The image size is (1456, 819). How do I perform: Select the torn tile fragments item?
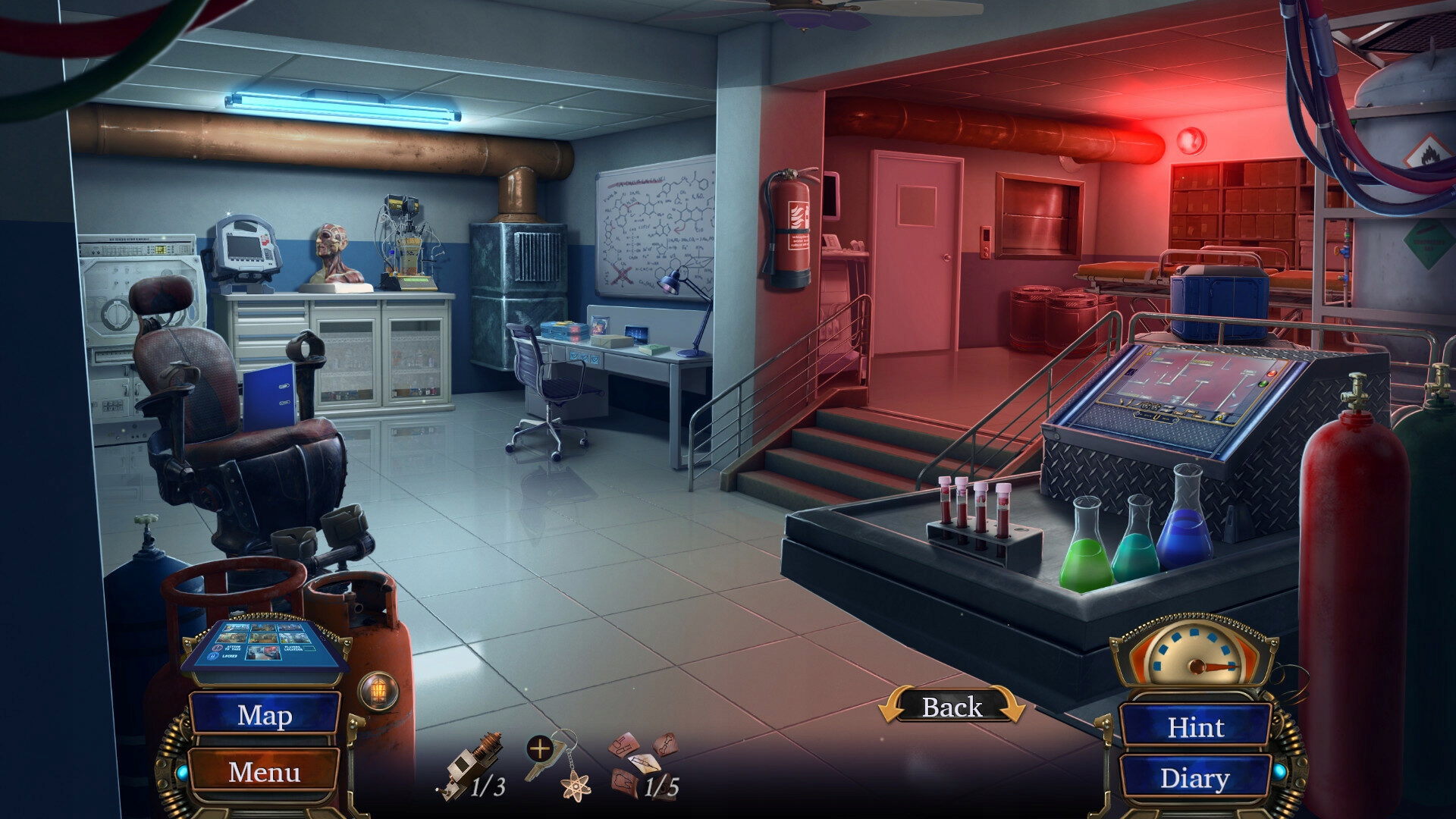pos(642,762)
